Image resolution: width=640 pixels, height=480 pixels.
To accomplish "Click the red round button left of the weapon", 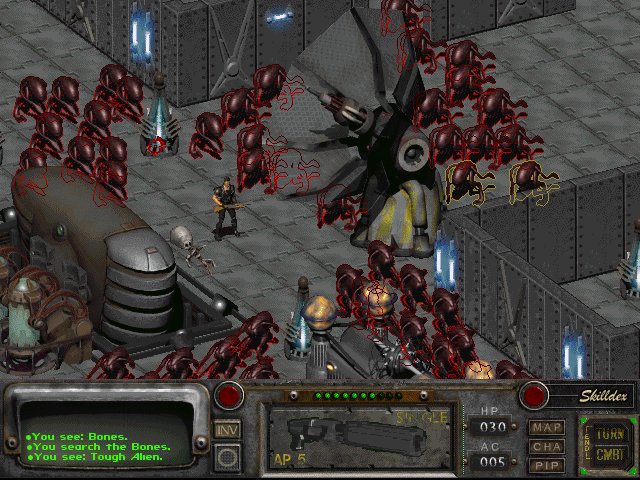I will point(231,395).
